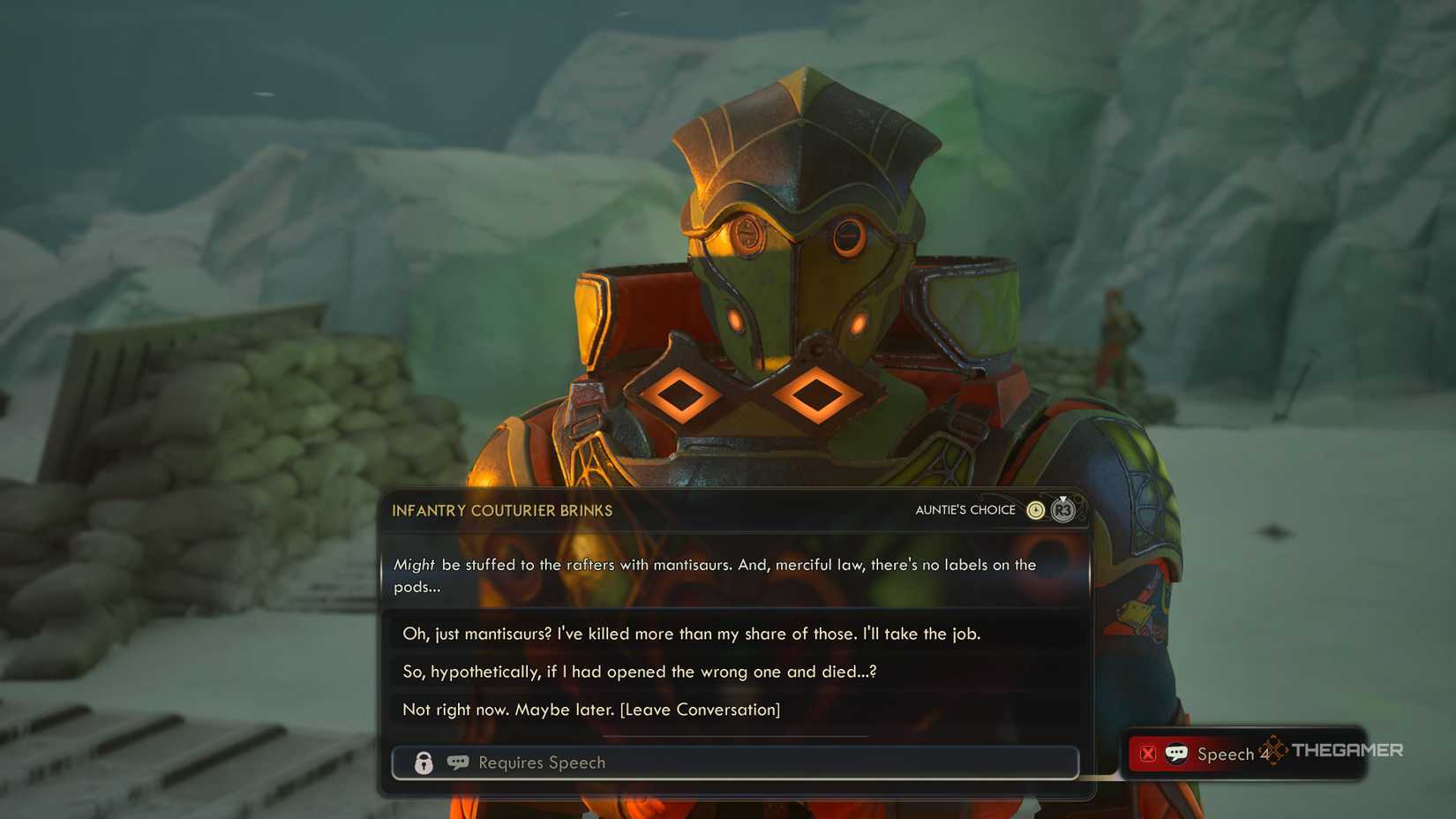Click the small chevron above the R3 badge

click(1062, 498)
